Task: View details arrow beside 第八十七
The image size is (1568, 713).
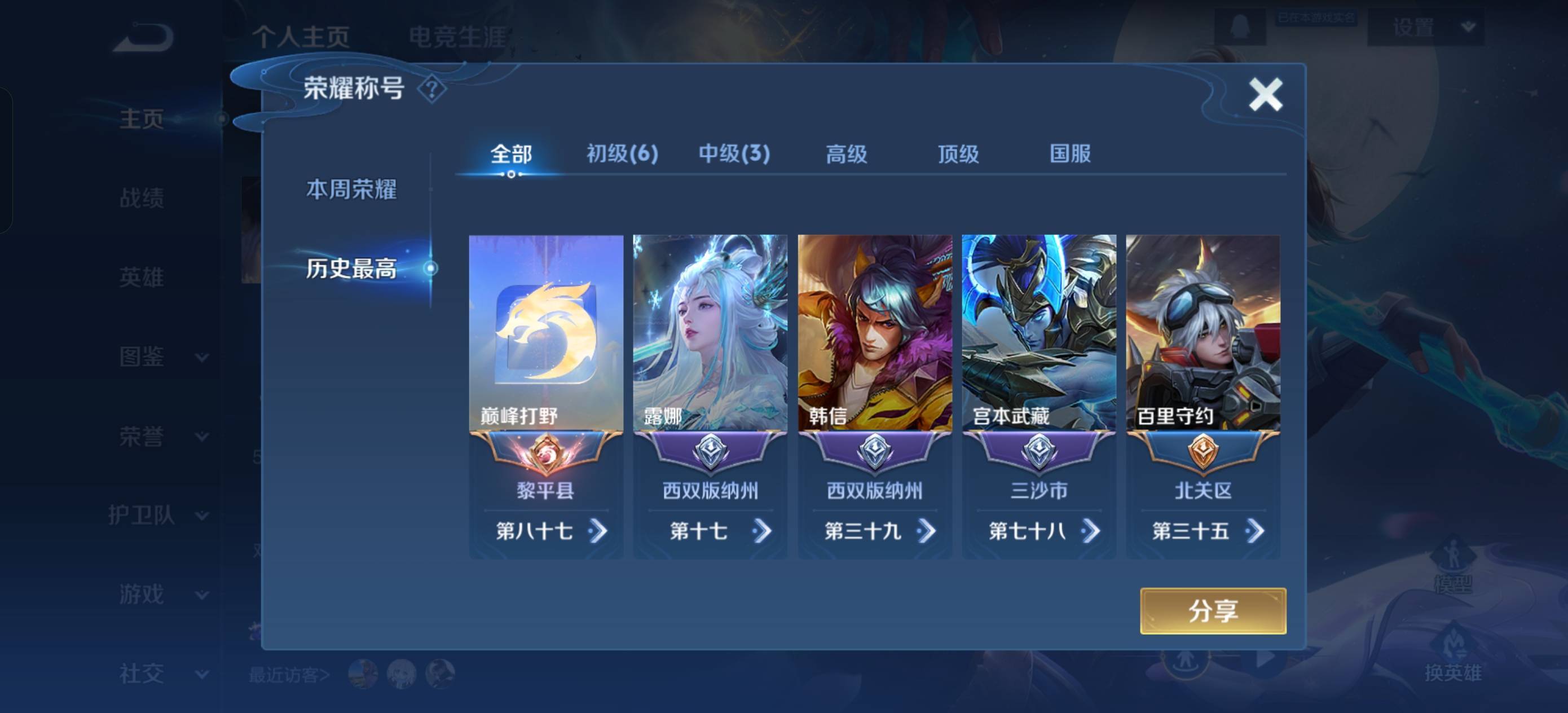Action: tap(598, 531)
